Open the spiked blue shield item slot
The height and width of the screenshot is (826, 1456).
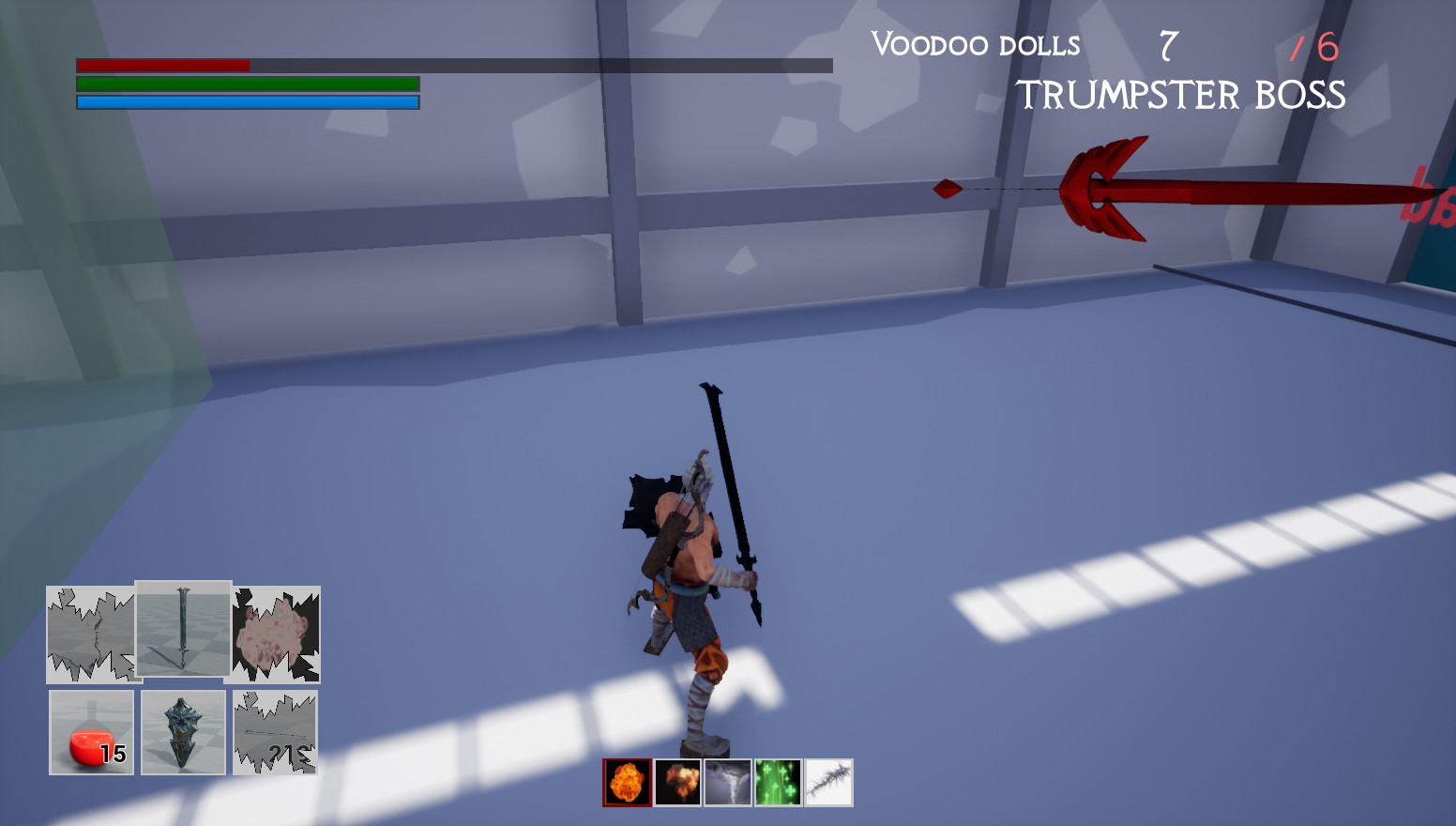183,732
